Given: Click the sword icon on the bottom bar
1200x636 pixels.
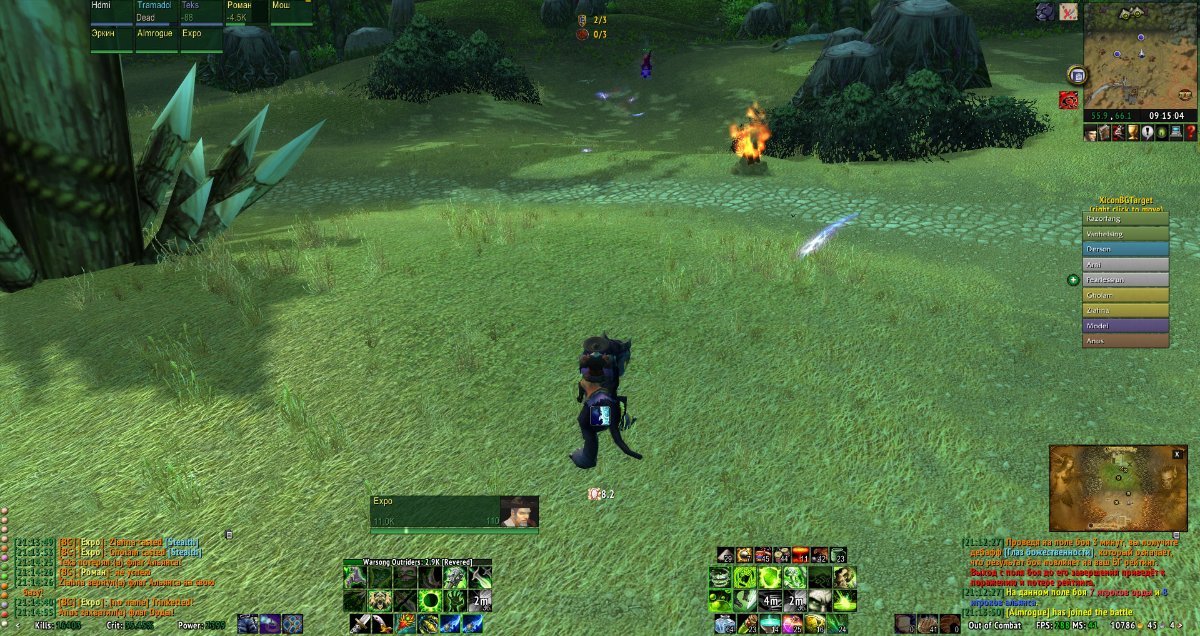Looking at the screenshot, I should click(362, 624).
